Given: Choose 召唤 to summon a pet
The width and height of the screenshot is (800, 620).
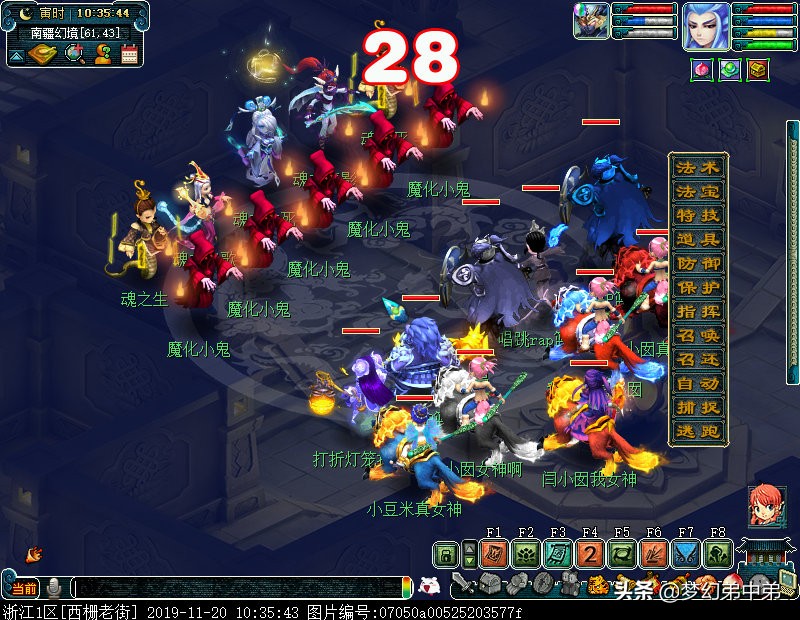Looking at the screenshot, I should point(697,336).
